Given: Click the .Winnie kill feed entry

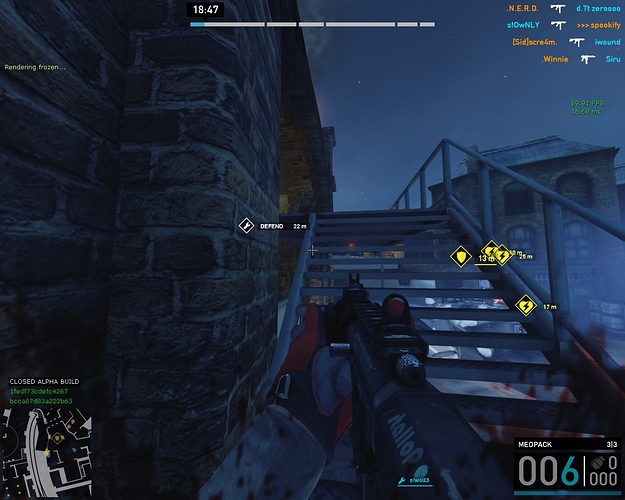Looking at the screenshot, I should pyautogui.click(x=563, y=59).
